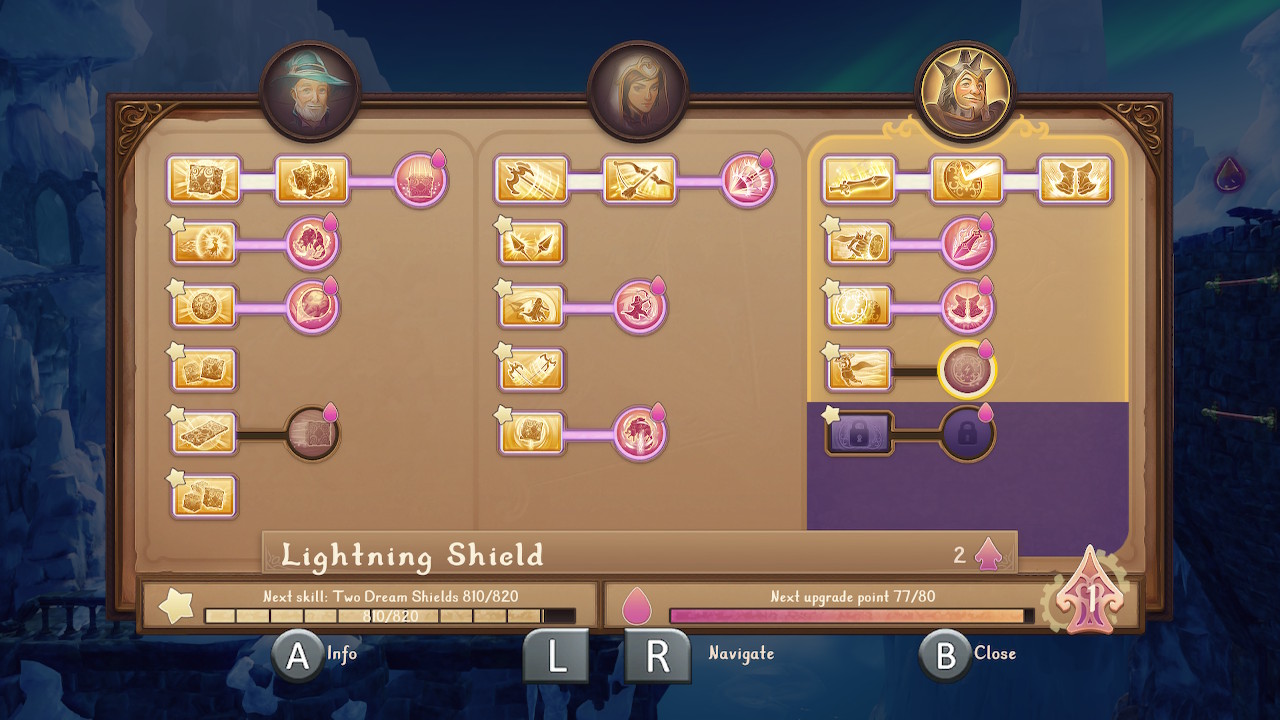
Task: Choose the wizard's single conjured box skill
Action: (204, 180)
